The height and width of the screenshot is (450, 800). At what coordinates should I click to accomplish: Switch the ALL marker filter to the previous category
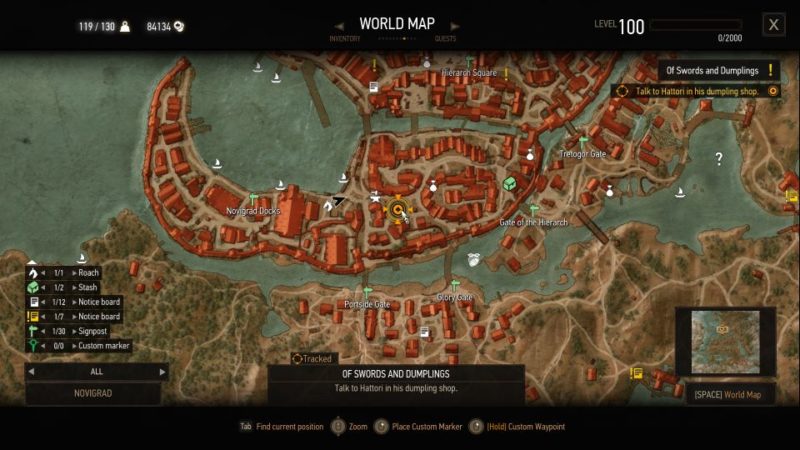coord(32,371)
